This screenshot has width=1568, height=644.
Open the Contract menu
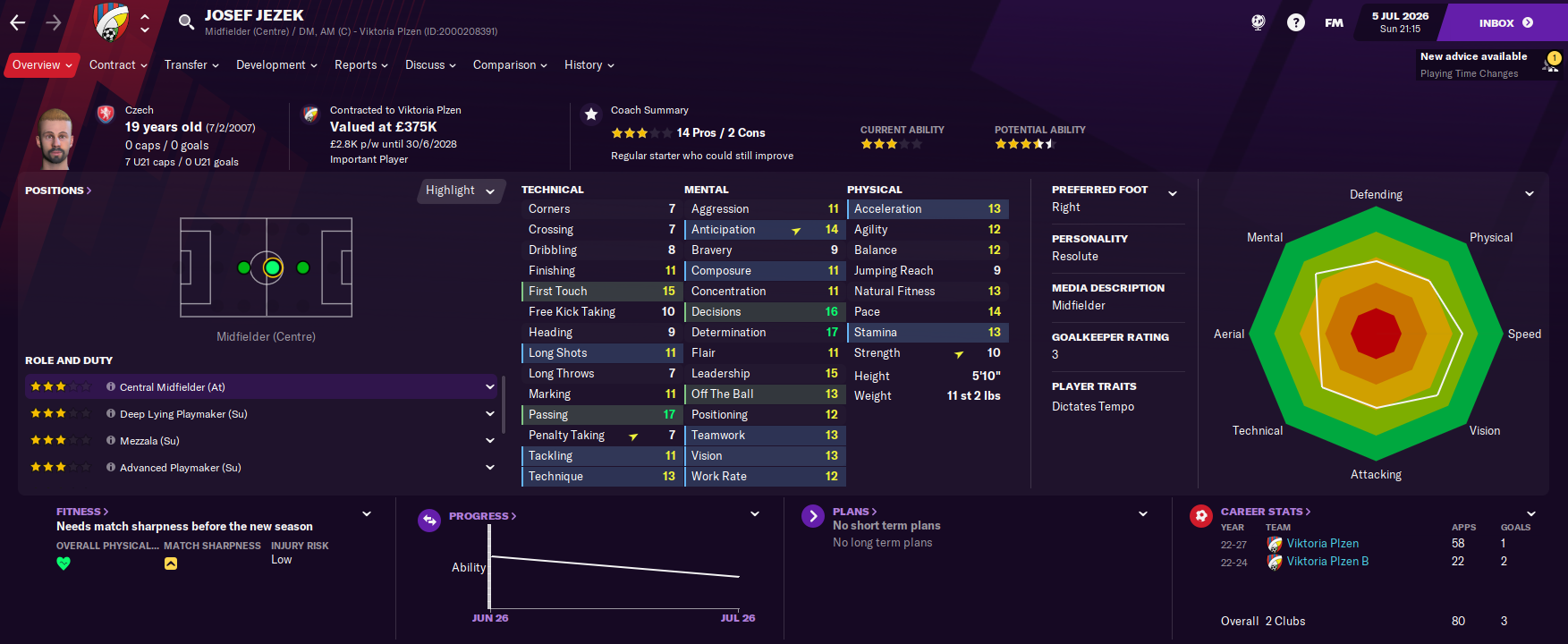pyautogui.click(x=118, y=65)
